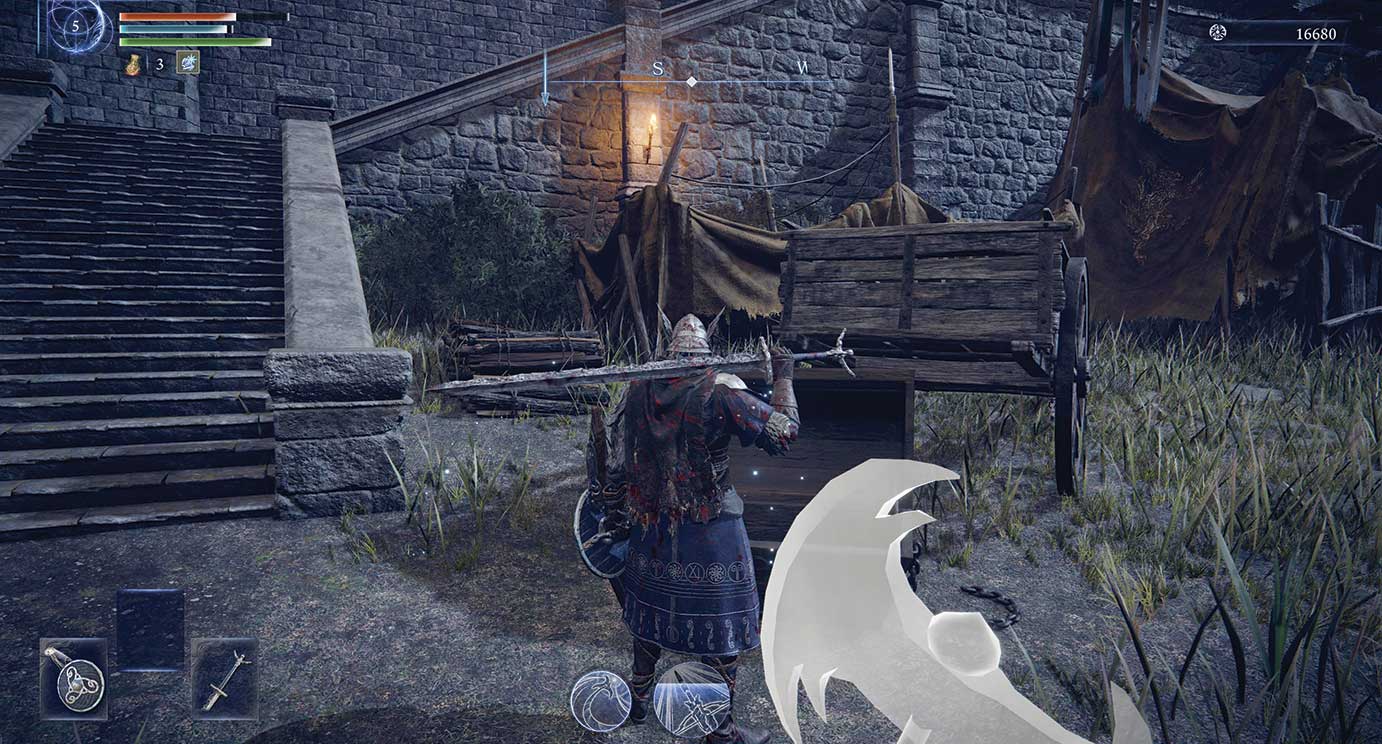
Task: Click the currency rune icon
Action: 1217,33
